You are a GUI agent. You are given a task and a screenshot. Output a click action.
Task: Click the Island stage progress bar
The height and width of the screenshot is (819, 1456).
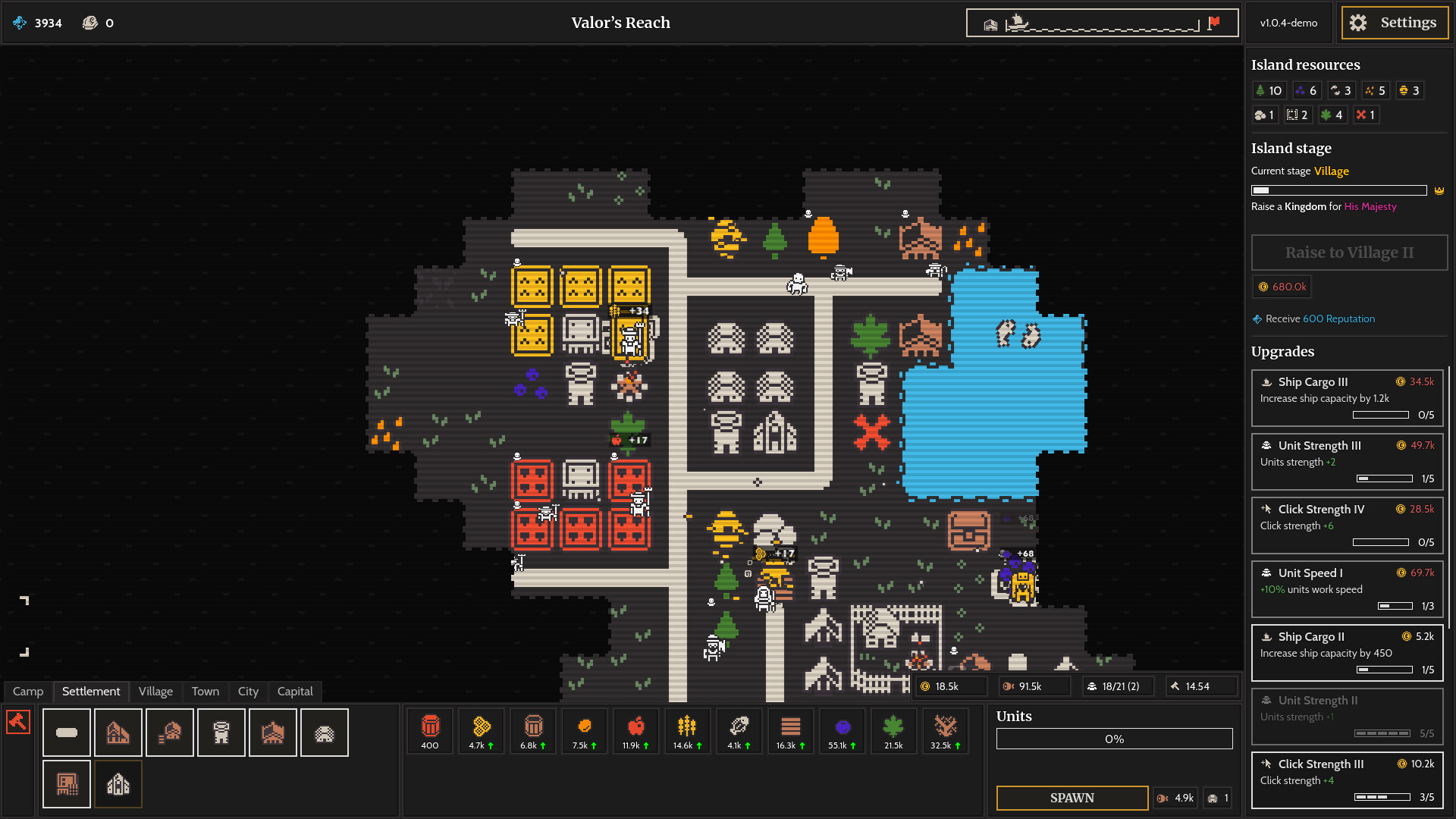tap(1337, 190)
